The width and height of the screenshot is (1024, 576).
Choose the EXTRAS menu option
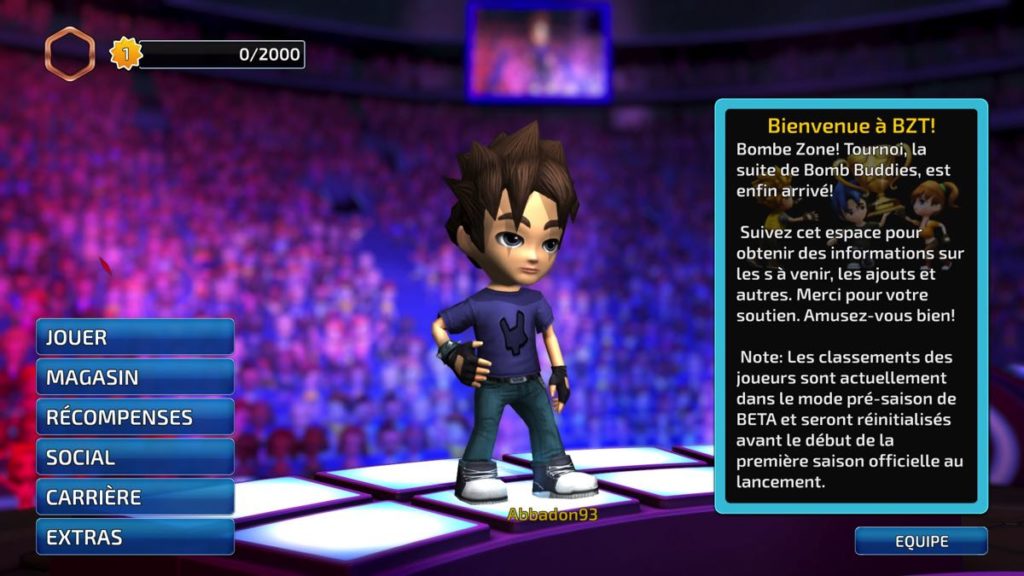tap(135, 537)
